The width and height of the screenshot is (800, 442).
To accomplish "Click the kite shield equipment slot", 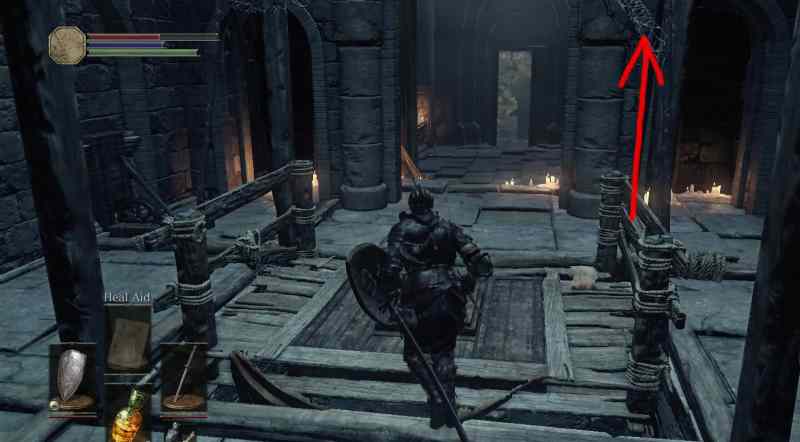I will 73,378.
